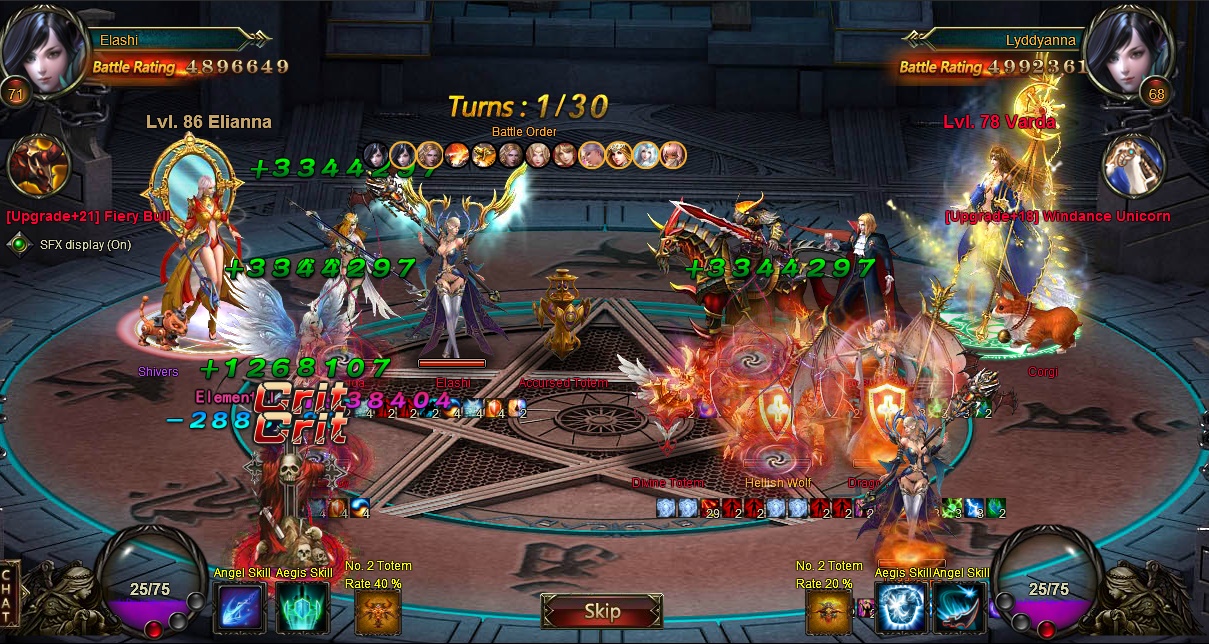1209x644 pixels.
Task: Toggle the SFX display option
Action: pyautogui.click(x=18, y=244)
